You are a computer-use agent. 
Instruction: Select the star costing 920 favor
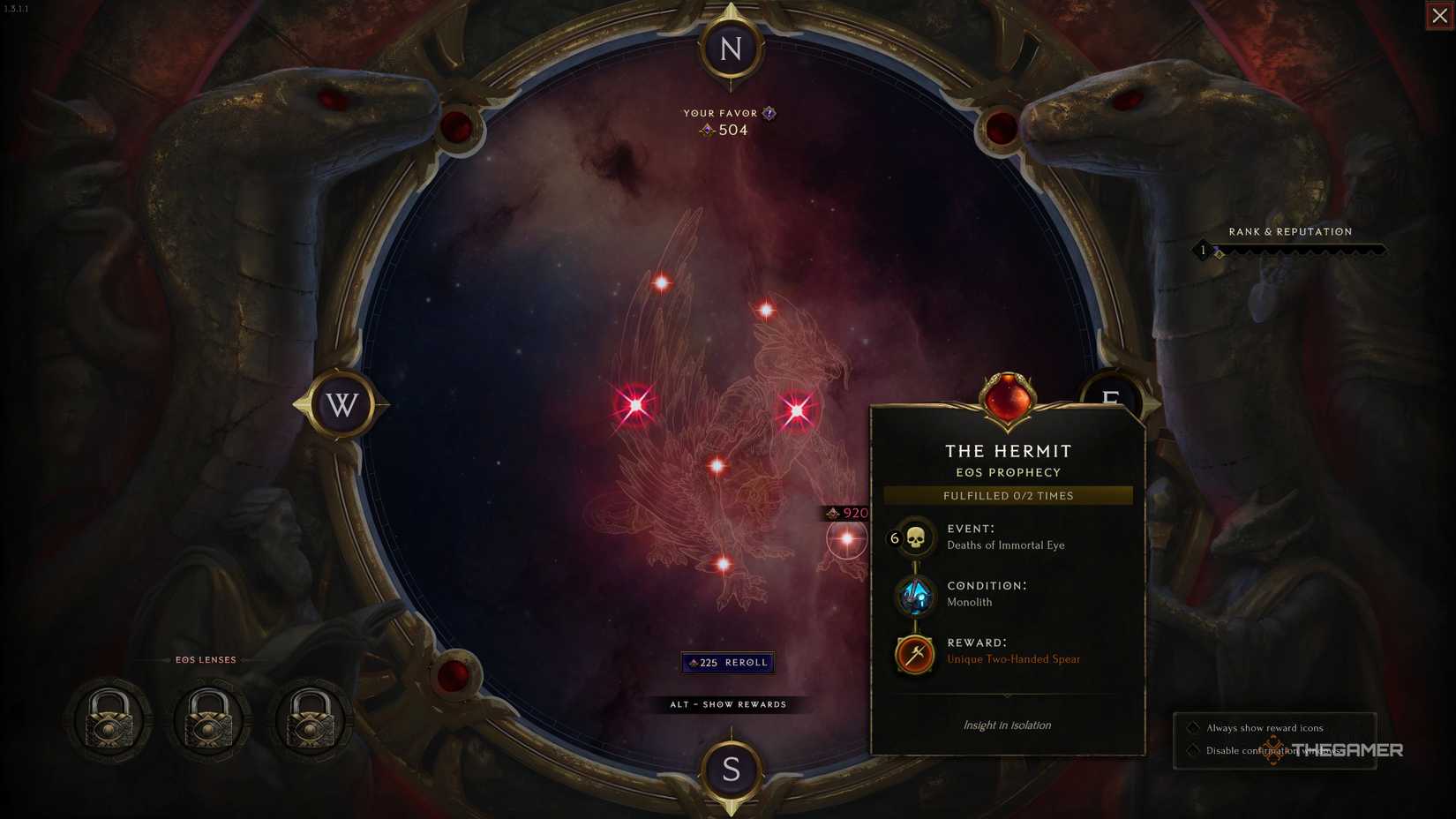844,538
